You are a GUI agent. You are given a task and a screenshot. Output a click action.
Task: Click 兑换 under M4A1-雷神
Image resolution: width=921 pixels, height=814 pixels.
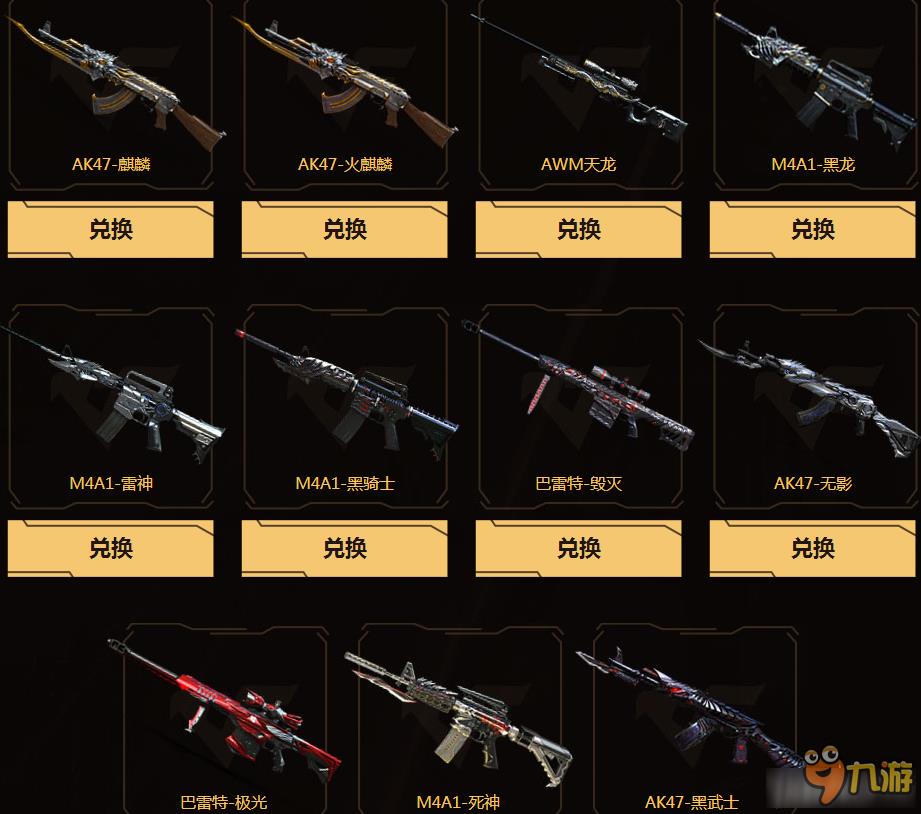[111, 548]
